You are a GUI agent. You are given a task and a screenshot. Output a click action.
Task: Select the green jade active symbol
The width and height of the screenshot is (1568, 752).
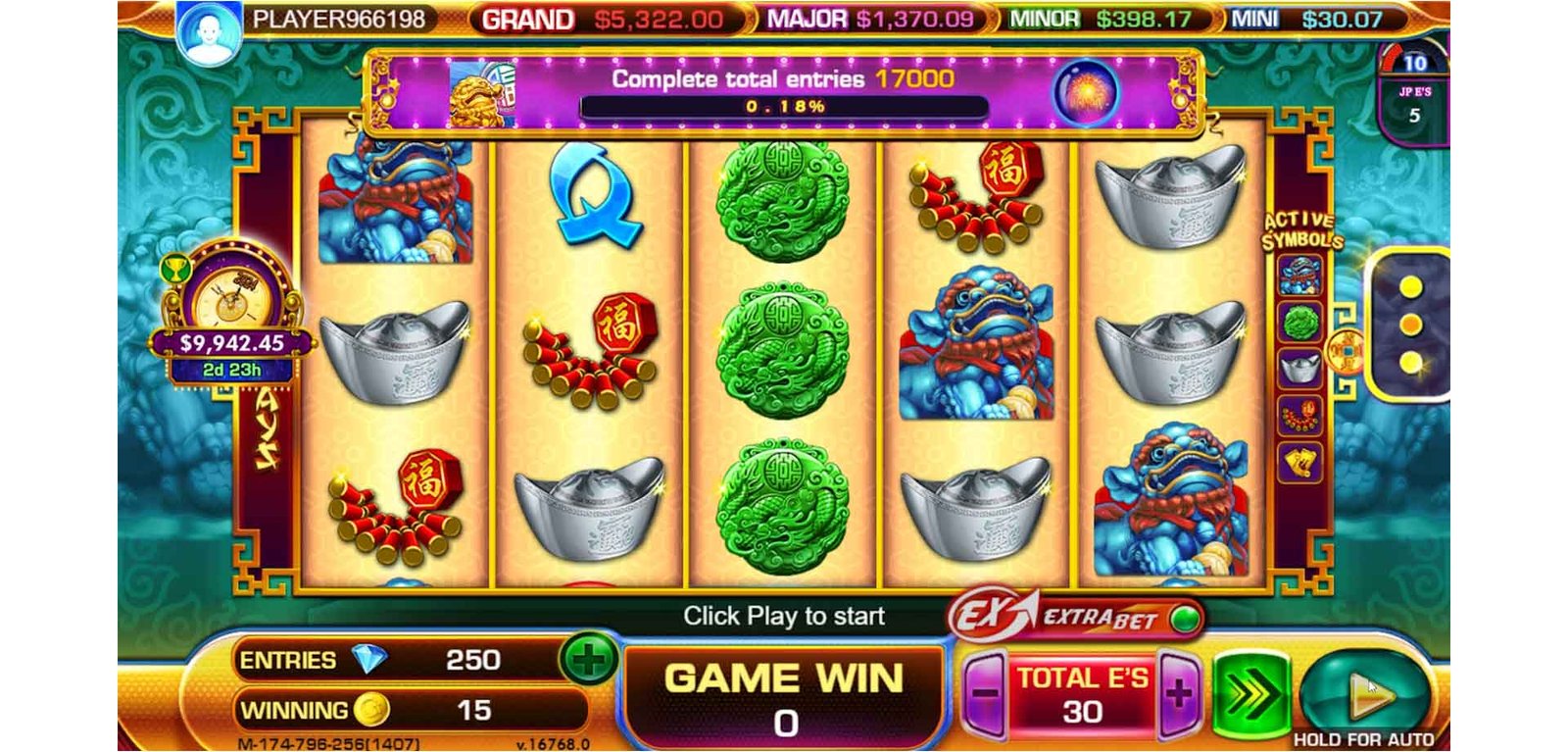(x=1300, y=322)
